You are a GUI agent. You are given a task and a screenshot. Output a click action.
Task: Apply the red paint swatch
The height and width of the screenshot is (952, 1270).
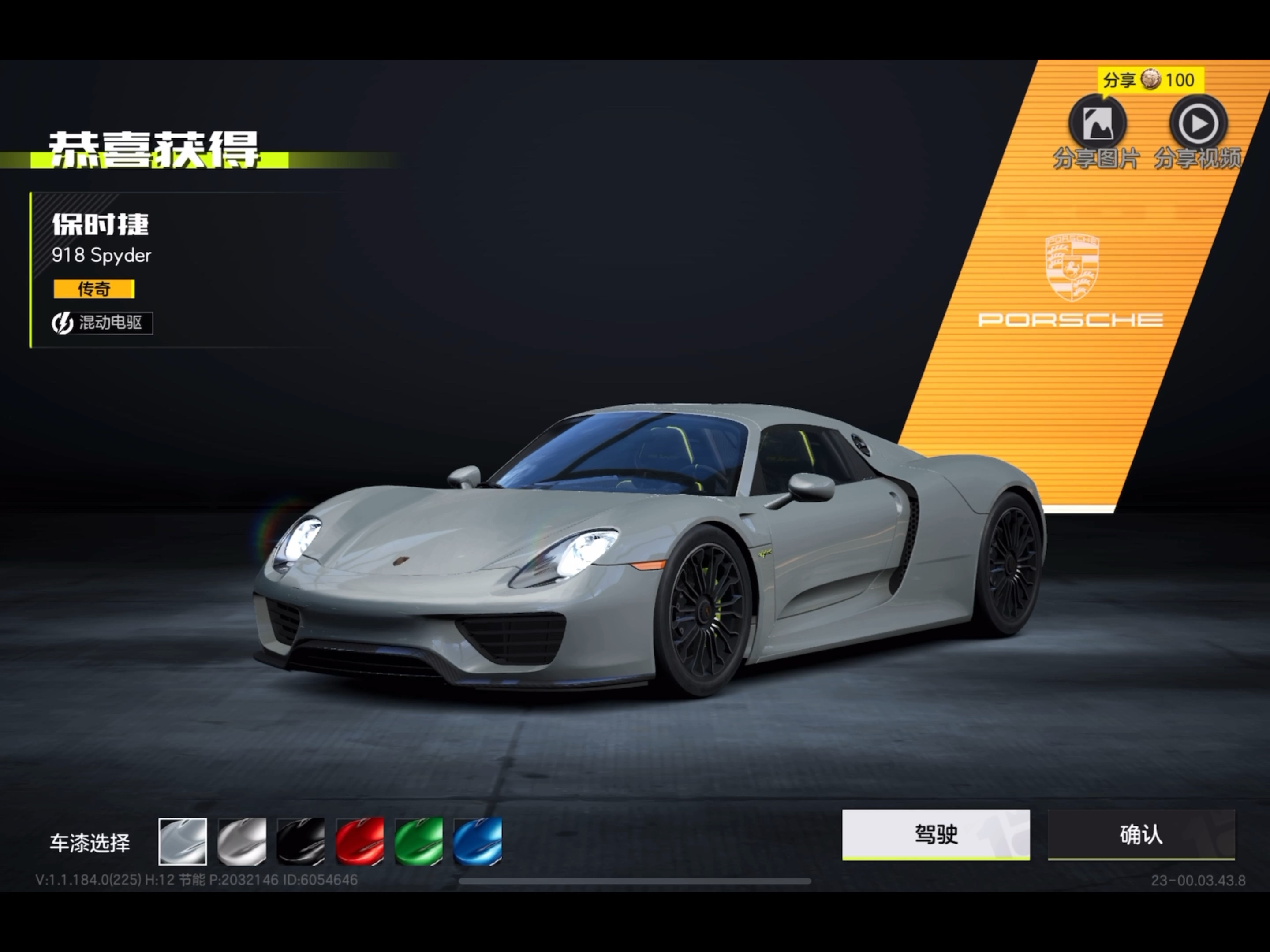360,841
